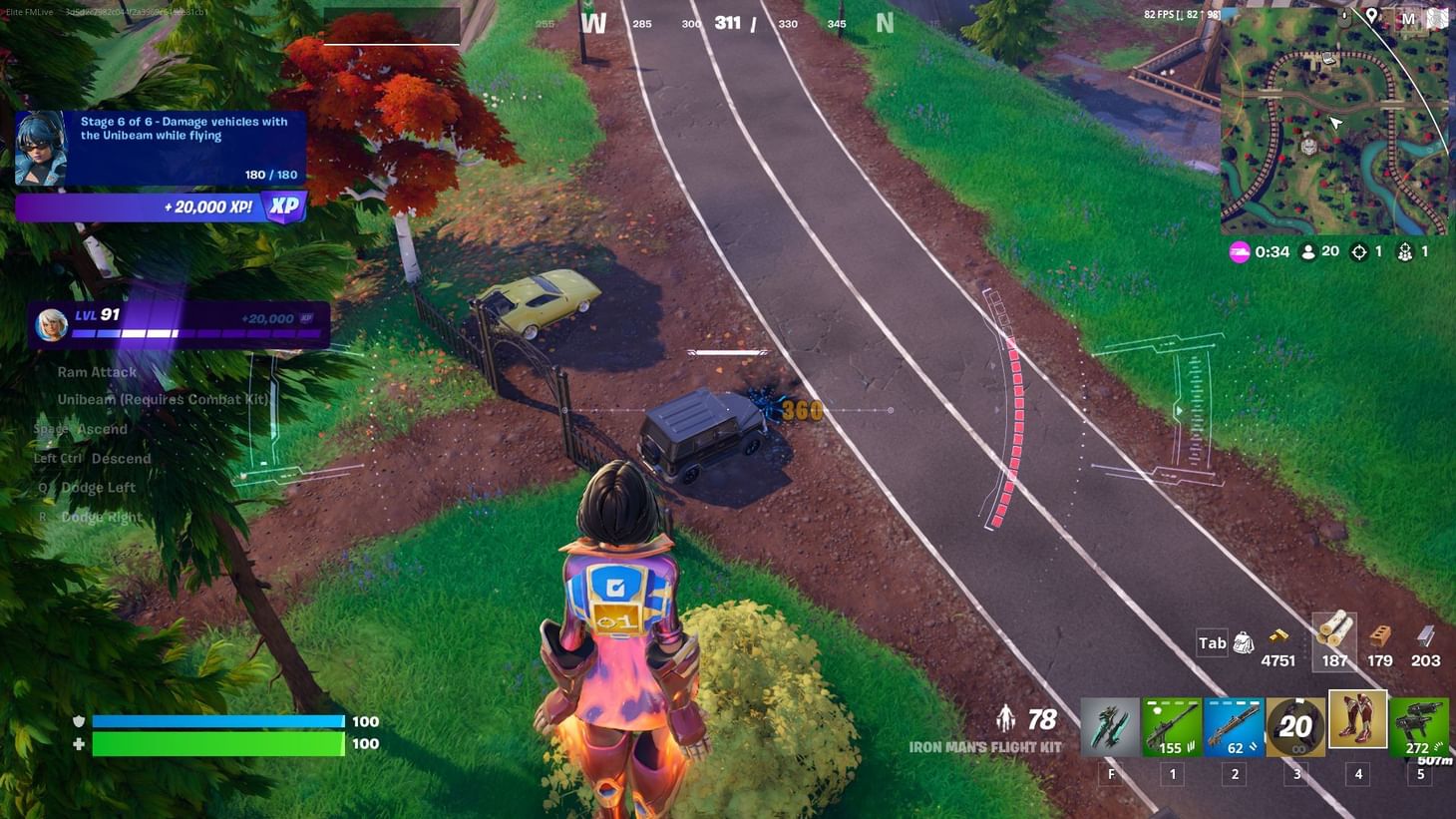Select the green assault rifle in slot 1
The width and height of the screenshot is (1456, 819).
click(1173, 727)
